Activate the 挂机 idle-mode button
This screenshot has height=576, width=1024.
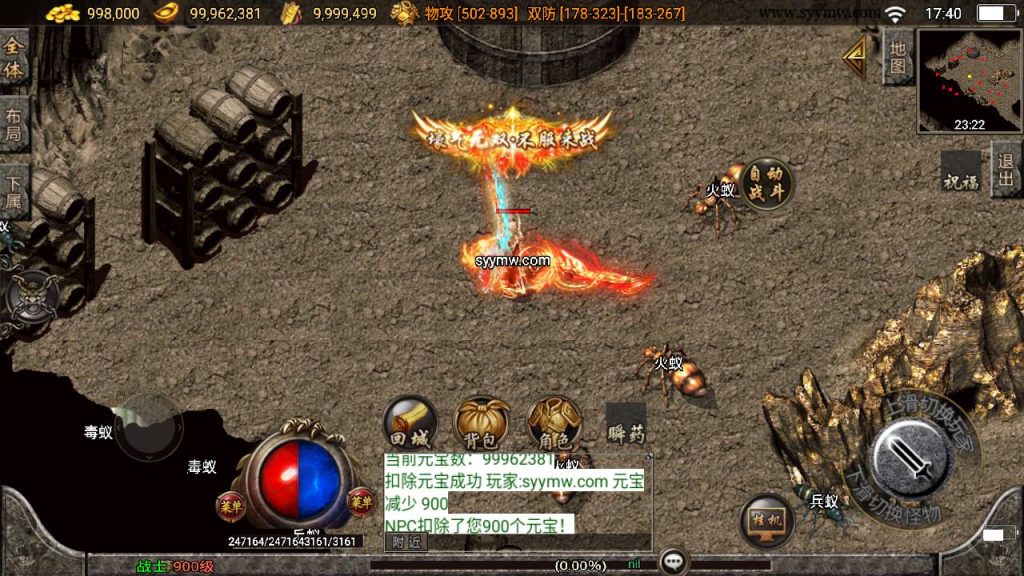pos(767,520)
